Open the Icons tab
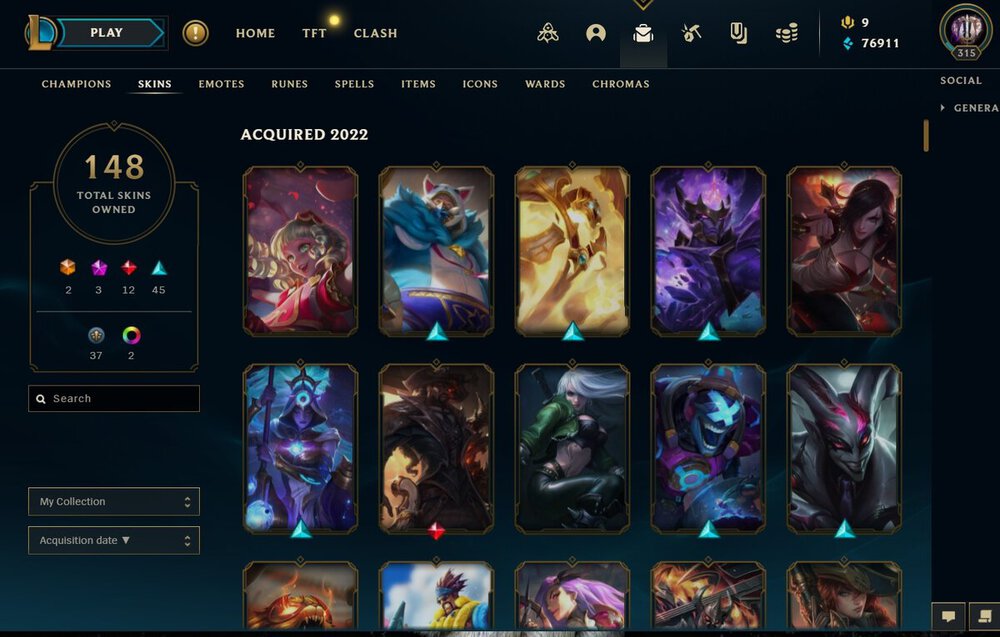This screenshot has width=1000, height=637. tap(480, 84)
